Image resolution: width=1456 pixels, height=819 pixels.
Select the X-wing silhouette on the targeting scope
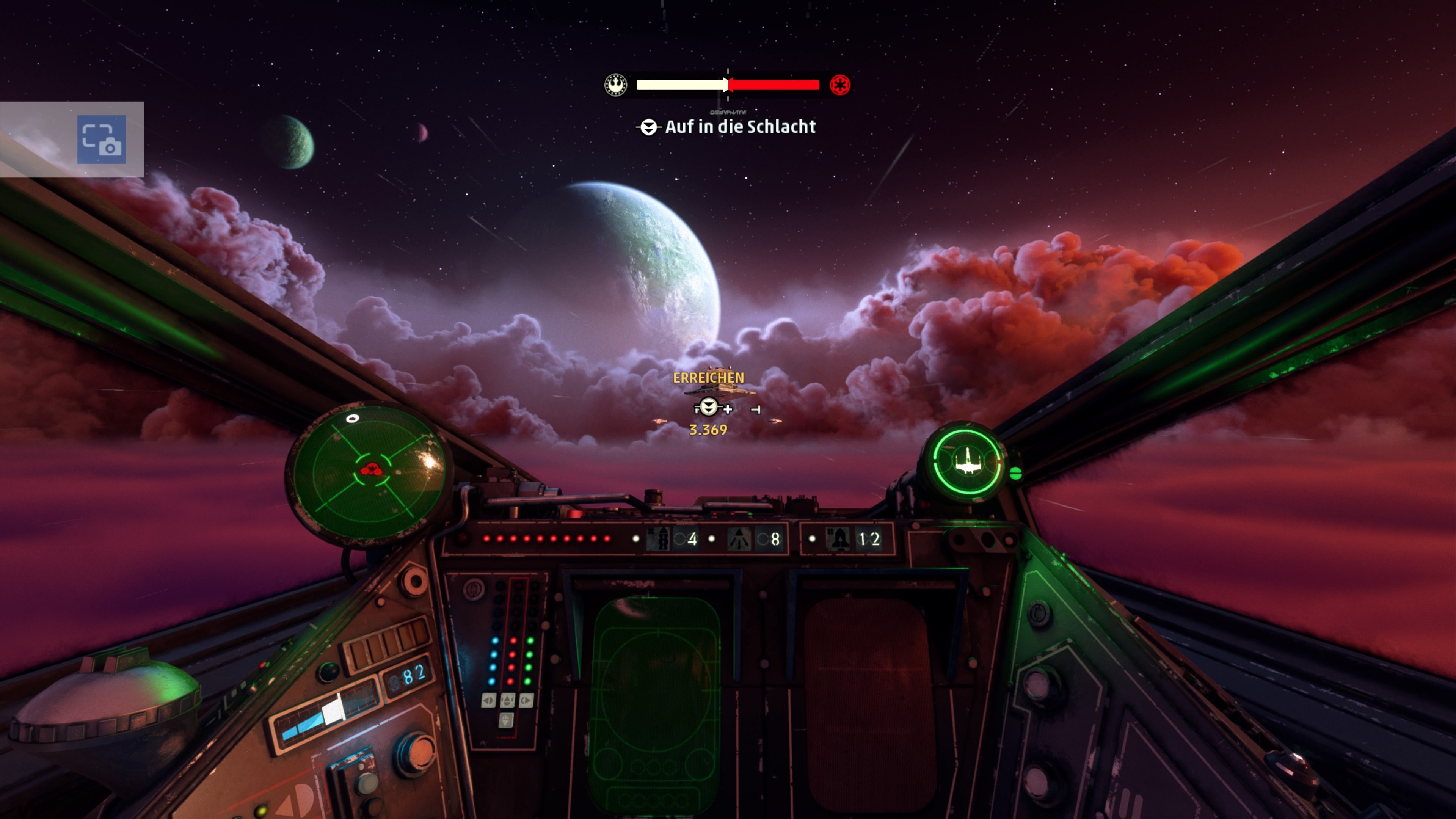click(x=968, y=462)
